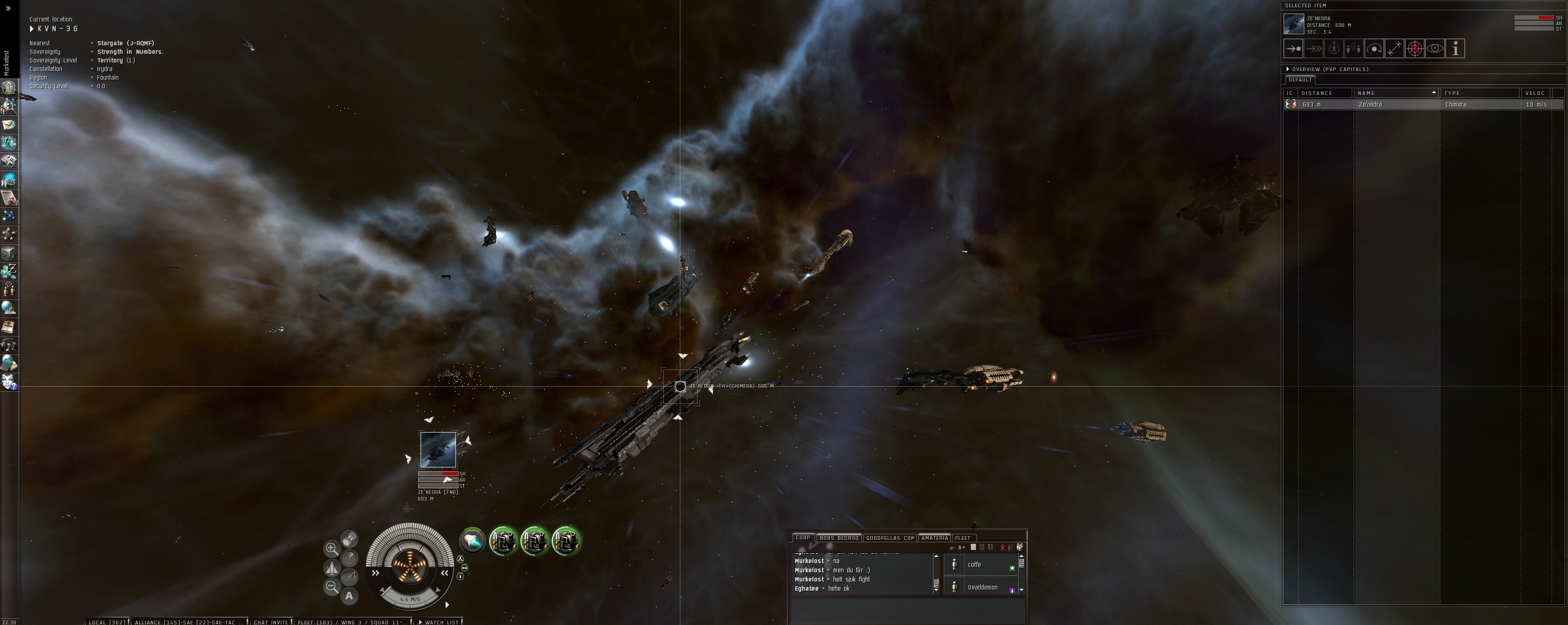Click the chat message input box
The image size is (1568, 625).
[907, 610]
